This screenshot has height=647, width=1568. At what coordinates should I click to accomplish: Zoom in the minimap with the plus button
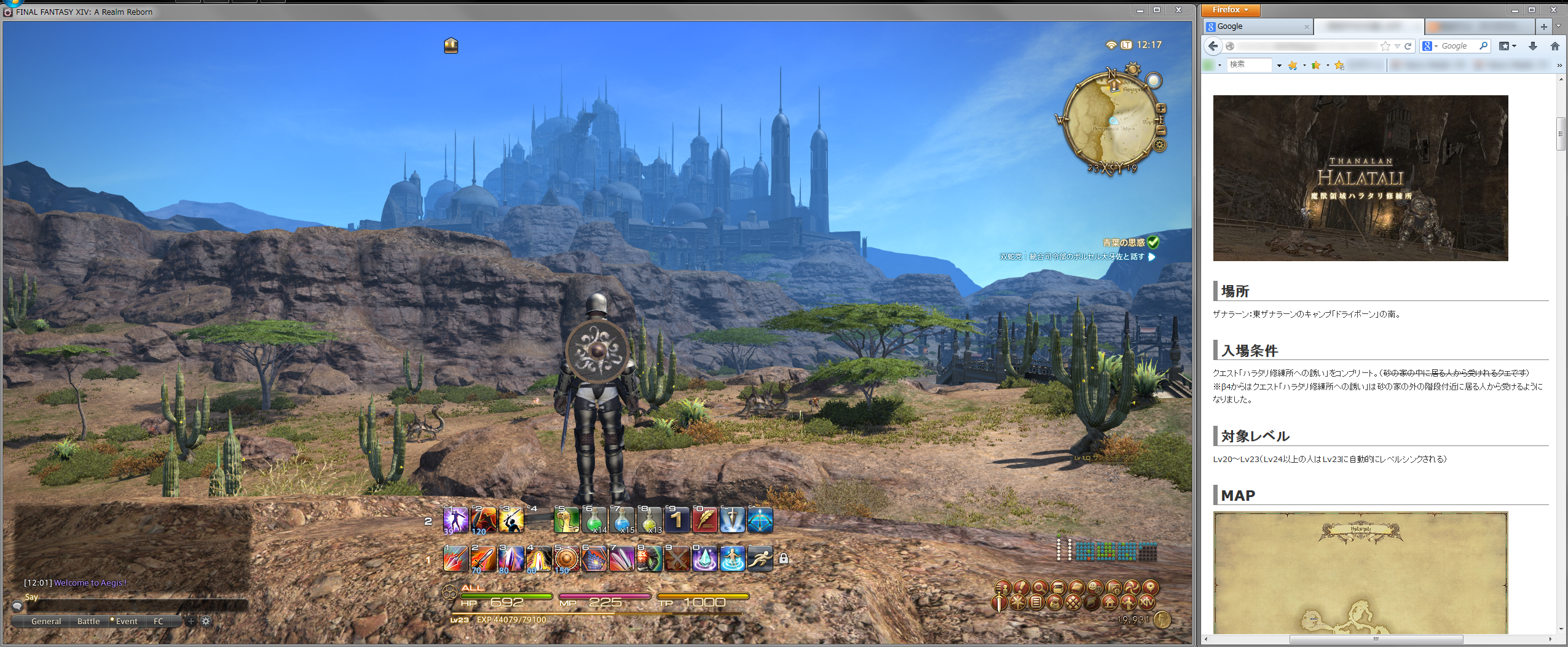click(x=1160, y=109)
